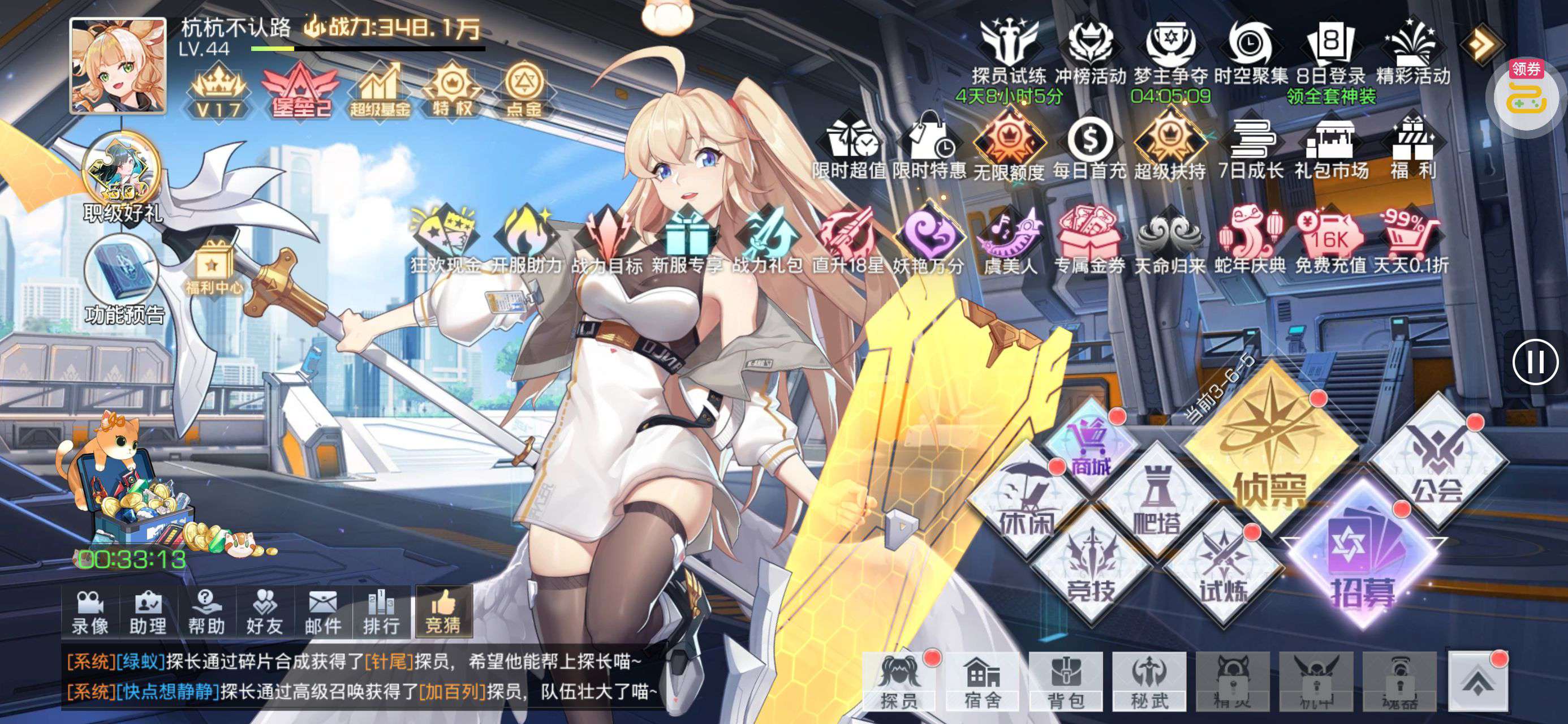The height and width of the screenshot is (724, 1568).
Task: Open 竞猜 guessing event
Action: pyautogui.click(x=443, y=612)
